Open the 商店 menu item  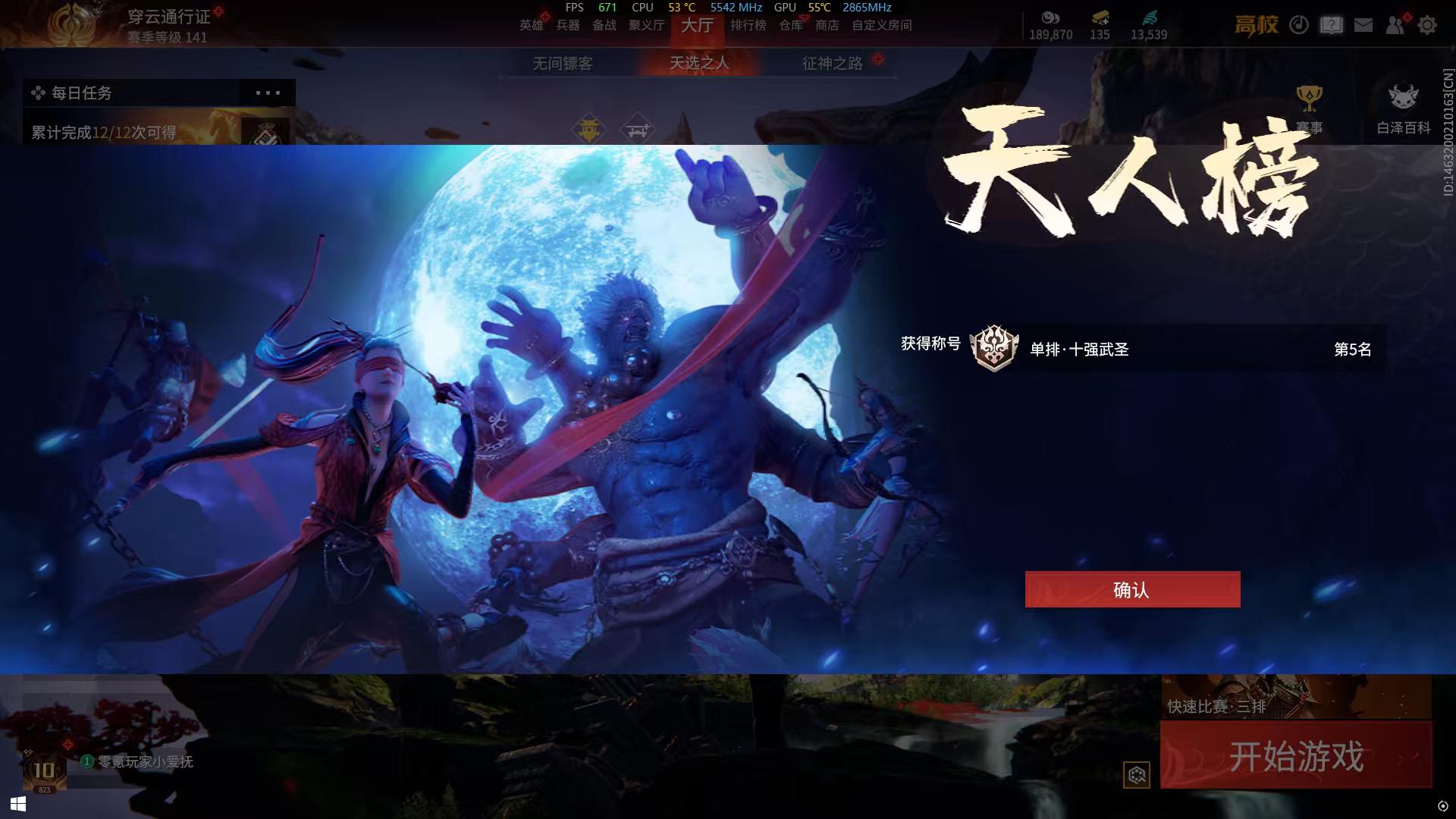pos(827,25)
